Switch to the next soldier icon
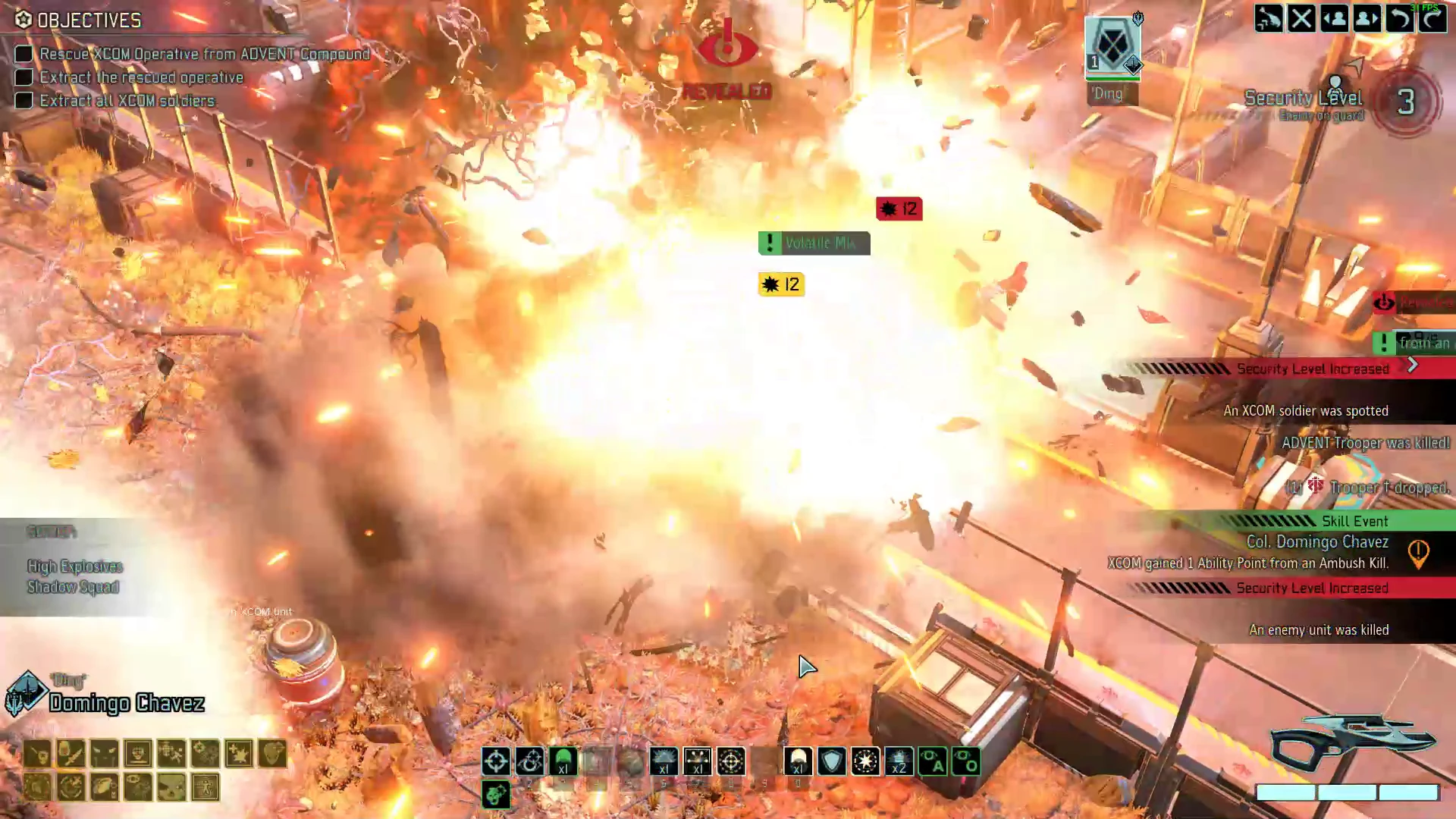The image size is (1456, 819). pos(1366,18)
